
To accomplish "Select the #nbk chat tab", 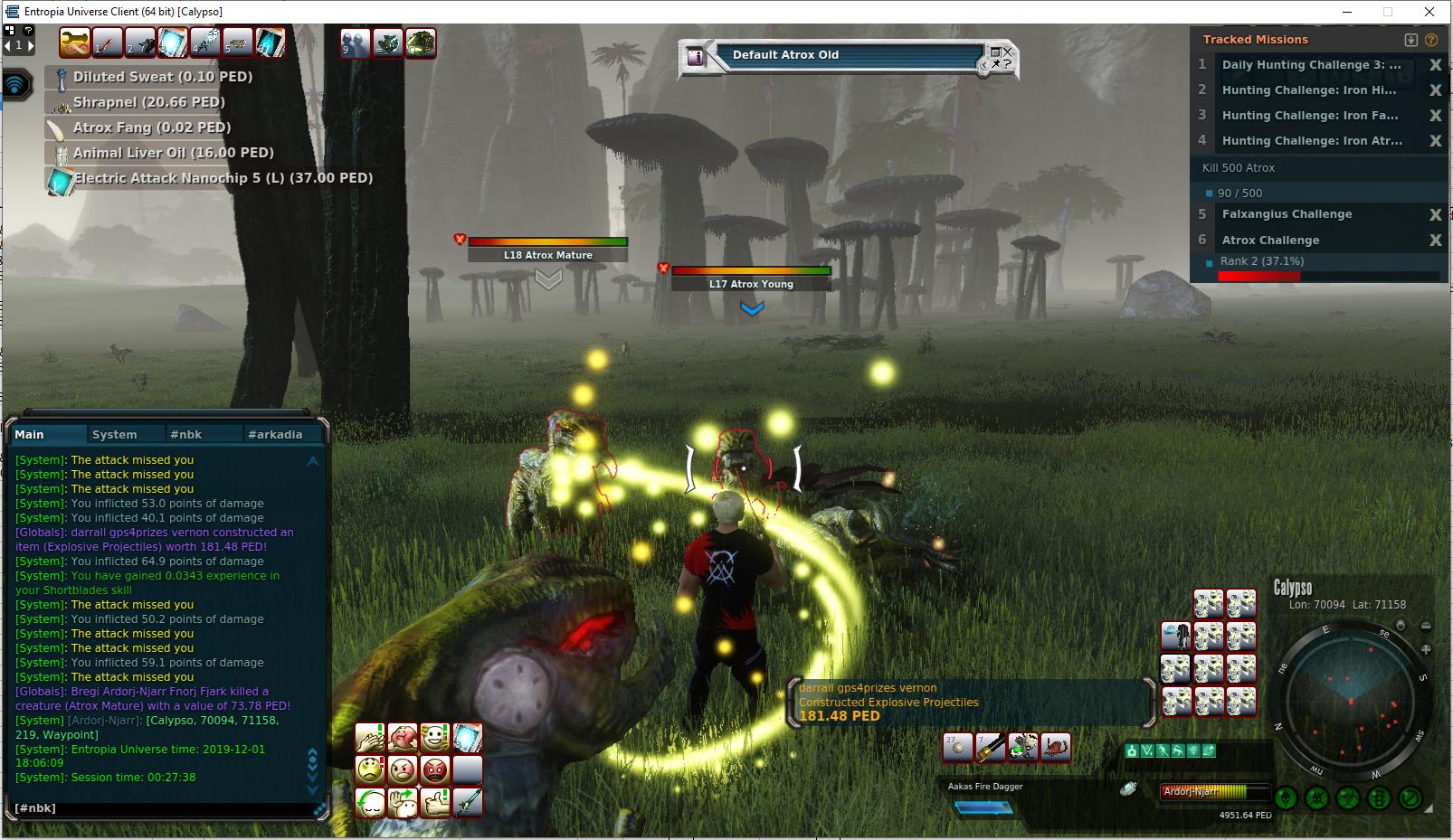I will 186,435.
